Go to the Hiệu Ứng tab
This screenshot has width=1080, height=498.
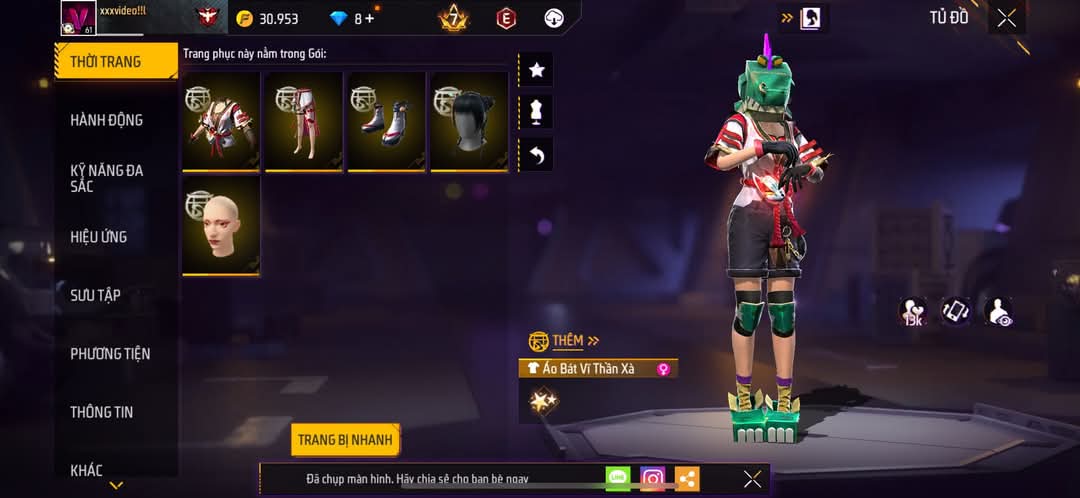pos(99,237)
